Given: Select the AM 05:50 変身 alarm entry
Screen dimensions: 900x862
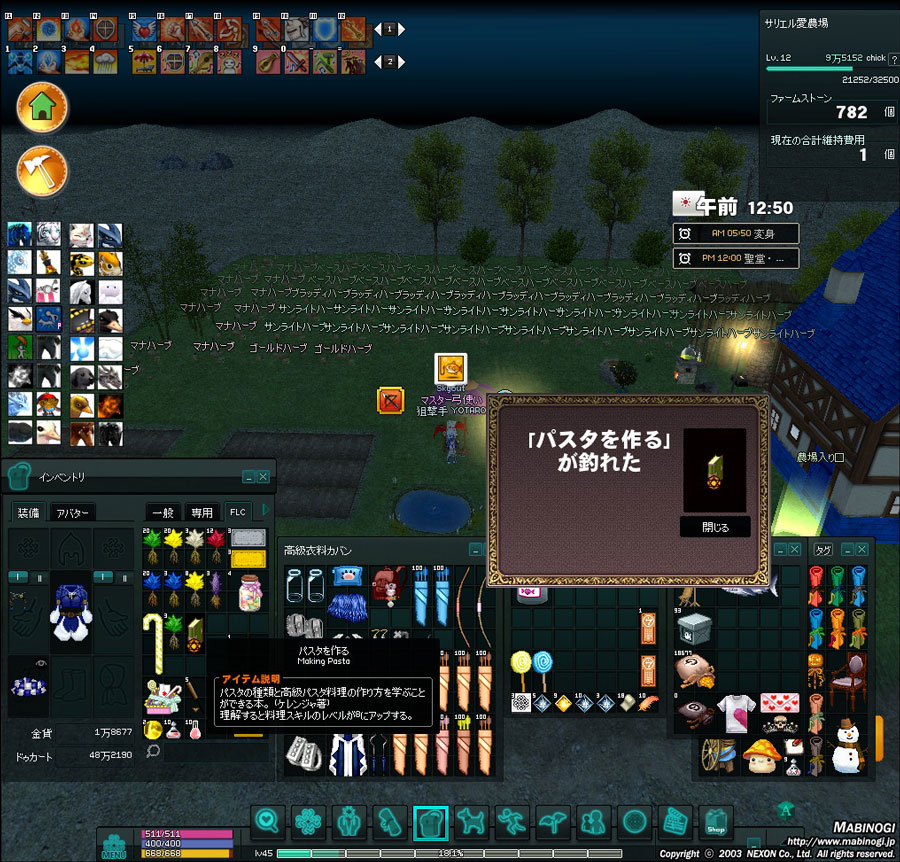Looking at the screenshot, I should [x=737, y=233].
